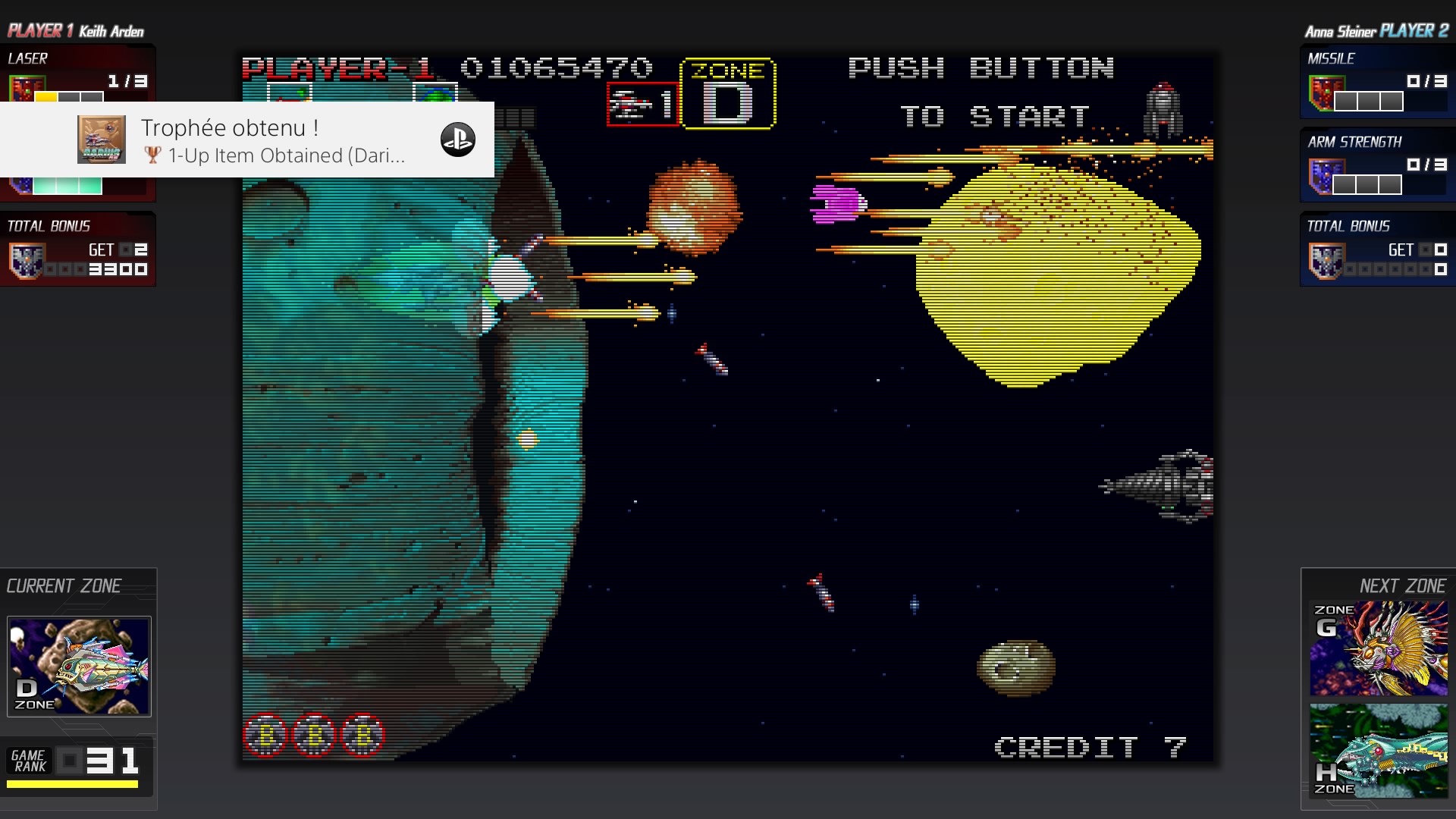Click the Player 2 Missile power icon
Viewport: 1456px width, 819px height.
1322,93
